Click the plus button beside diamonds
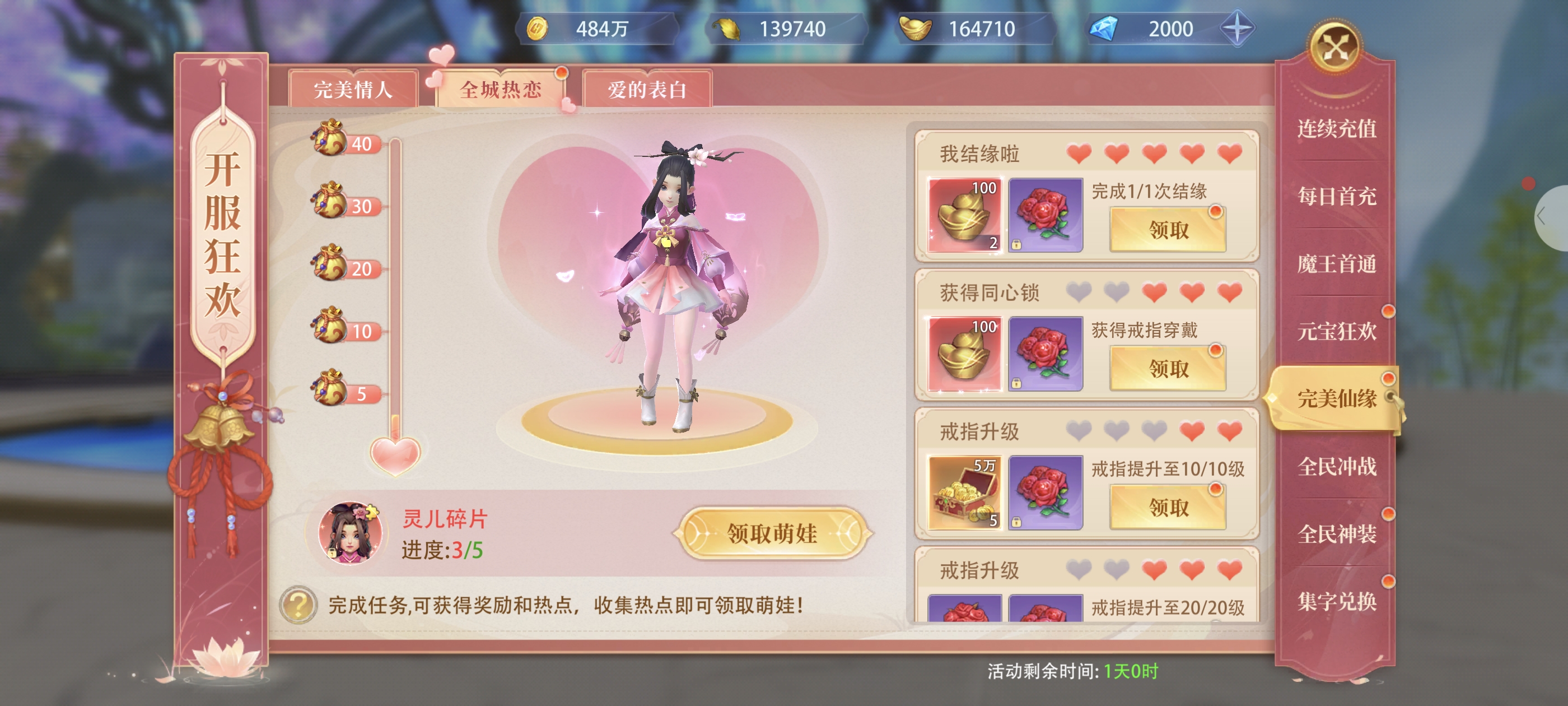1568x706 pixels. point(1237,29)
